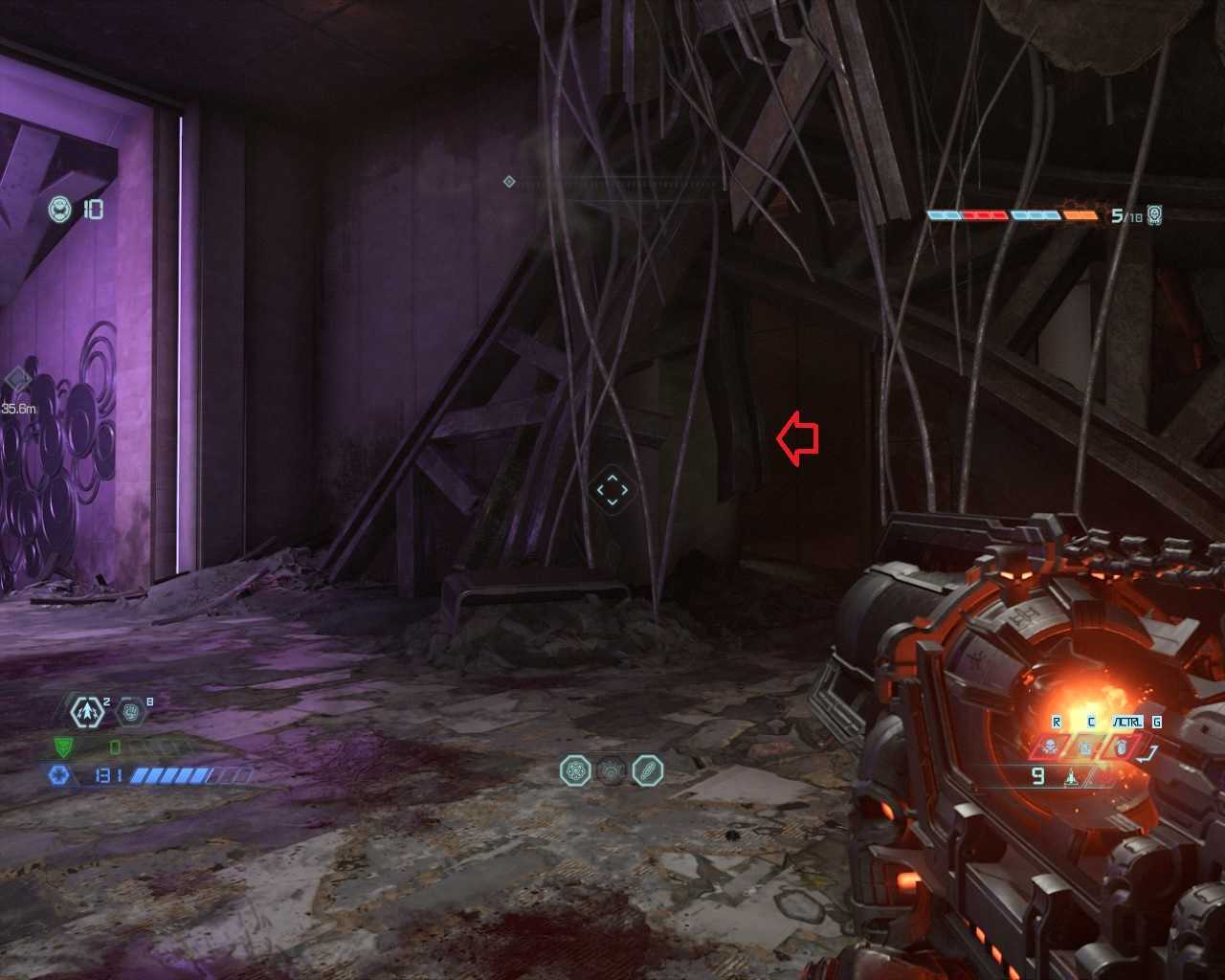
Task: Select the dash charges arrow icon
Action: 87,711
